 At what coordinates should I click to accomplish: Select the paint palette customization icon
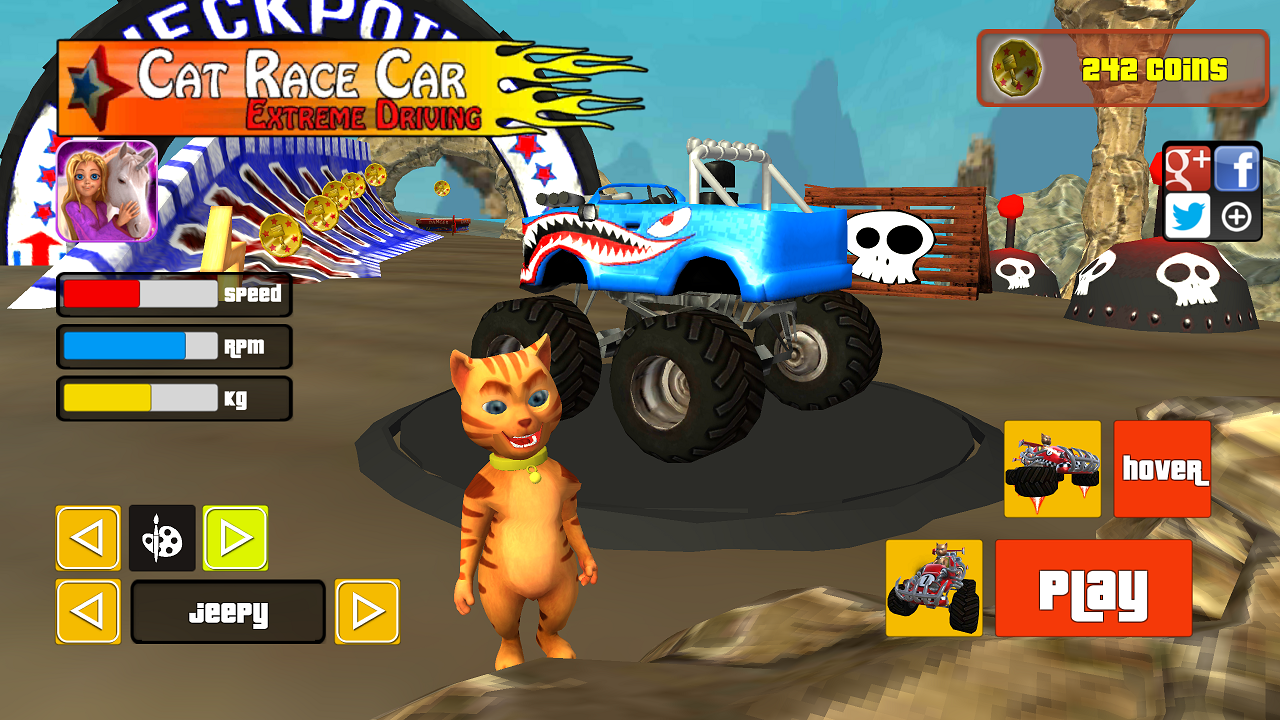(x=162, y=539)
